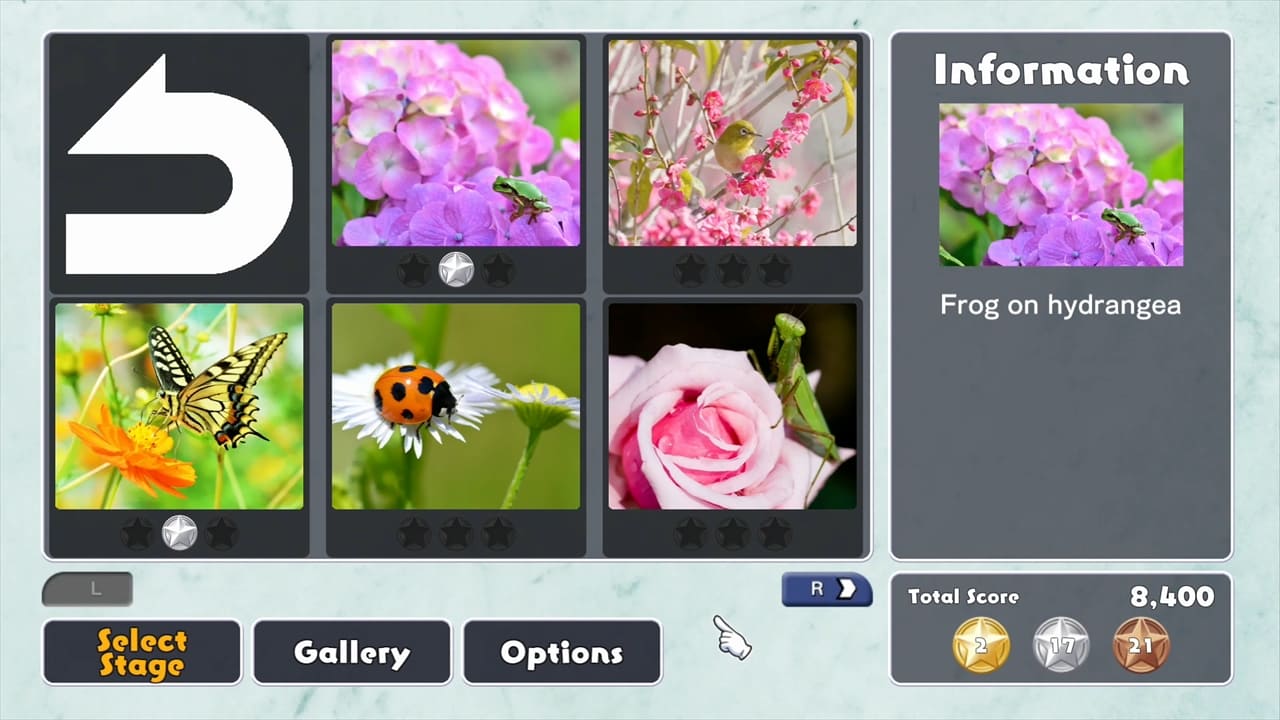Select the Select Stage menu entry

click(141, 652)
